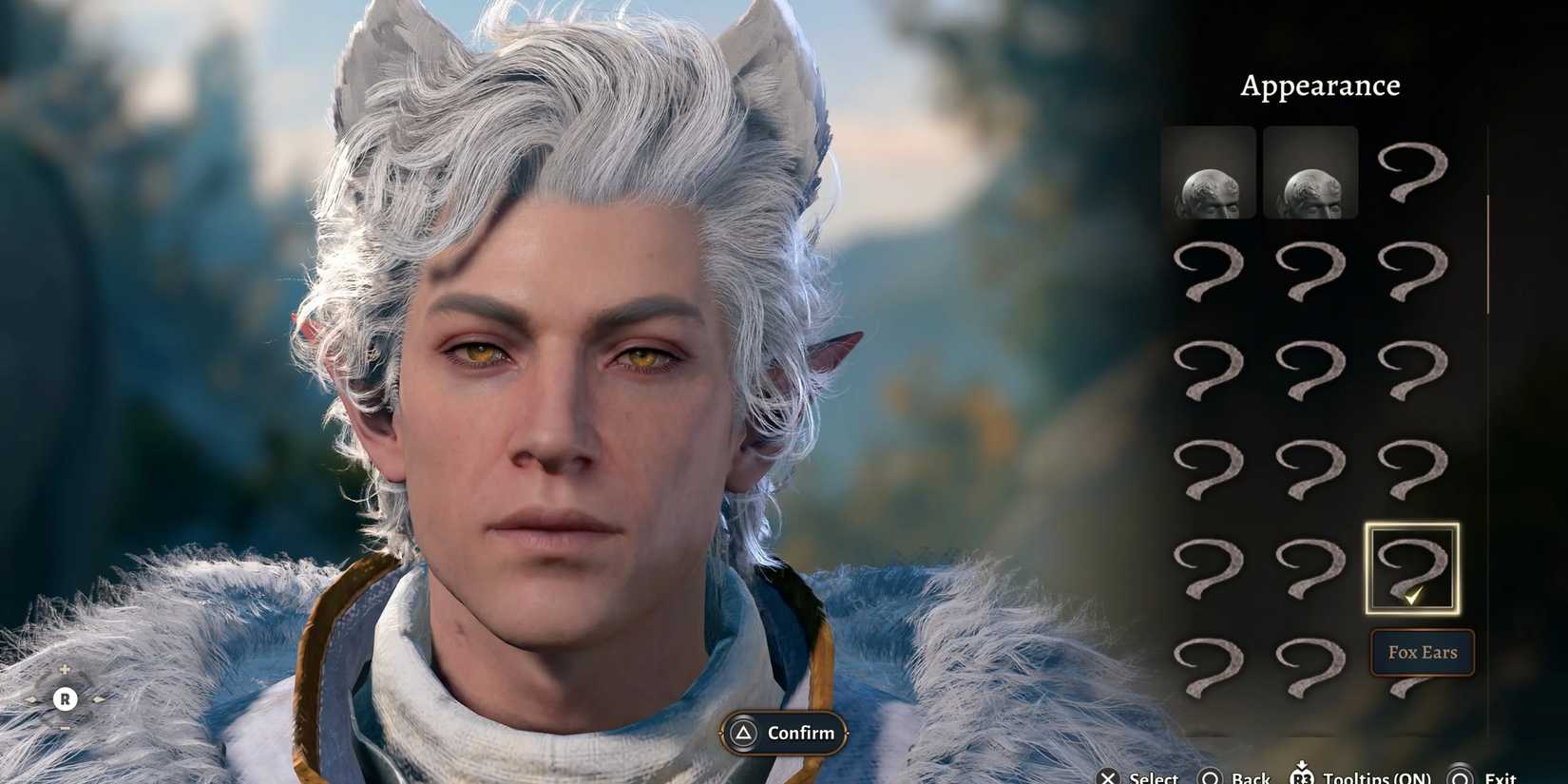Click the plus zoom control near the R icon

tap(65, 669)
